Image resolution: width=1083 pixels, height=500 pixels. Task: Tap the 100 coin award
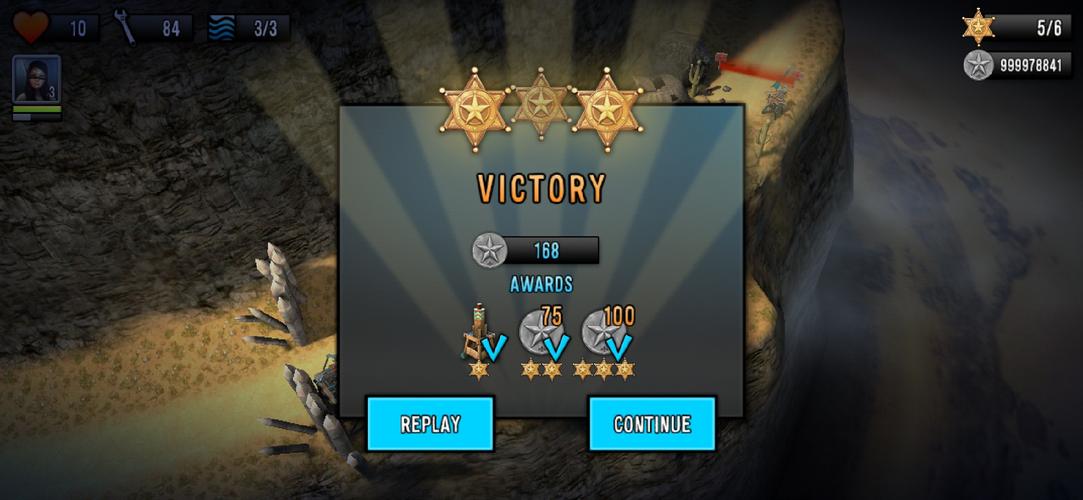point(606,335)
